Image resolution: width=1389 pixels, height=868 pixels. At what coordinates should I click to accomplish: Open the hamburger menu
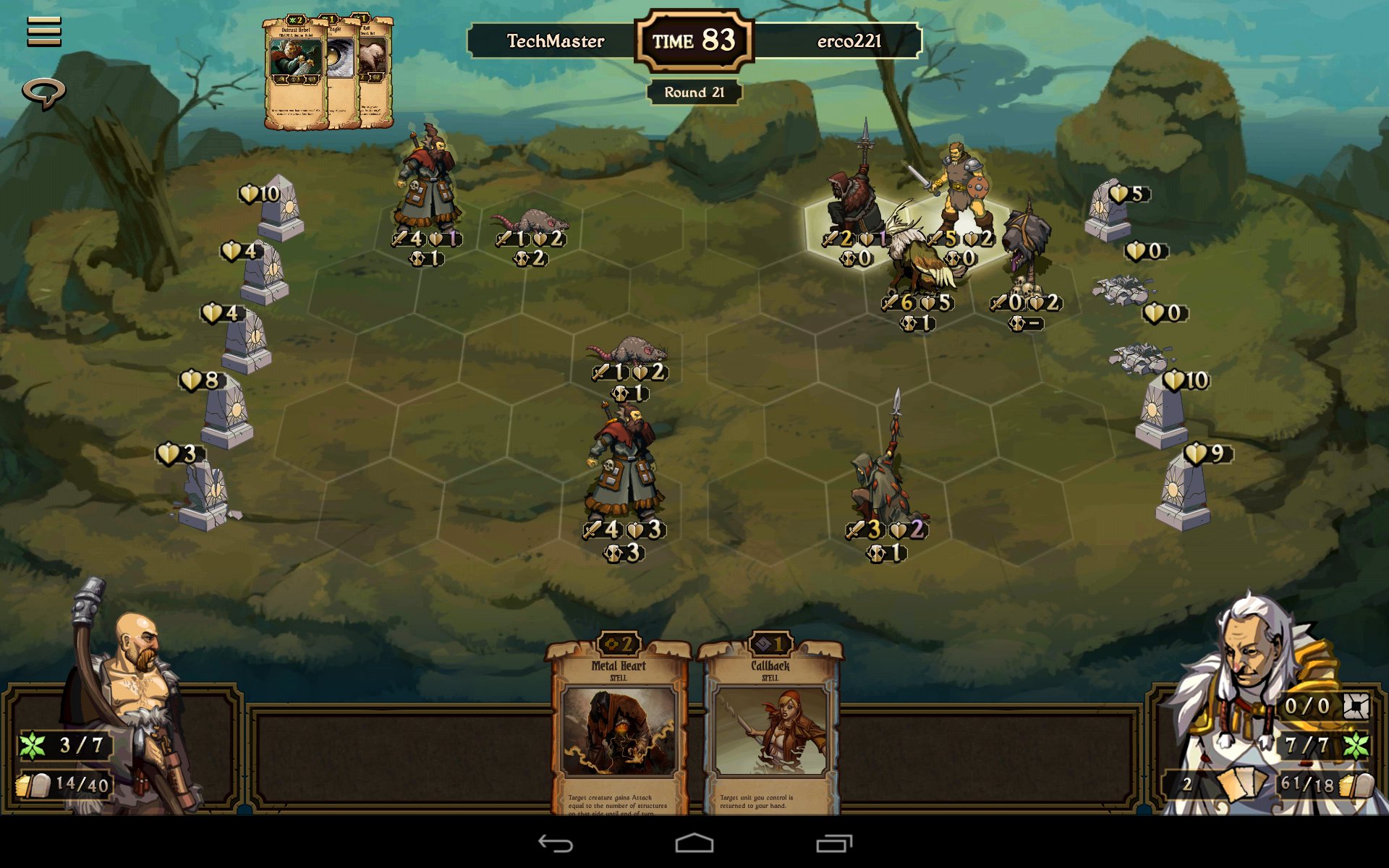click(x=44, y=31)
